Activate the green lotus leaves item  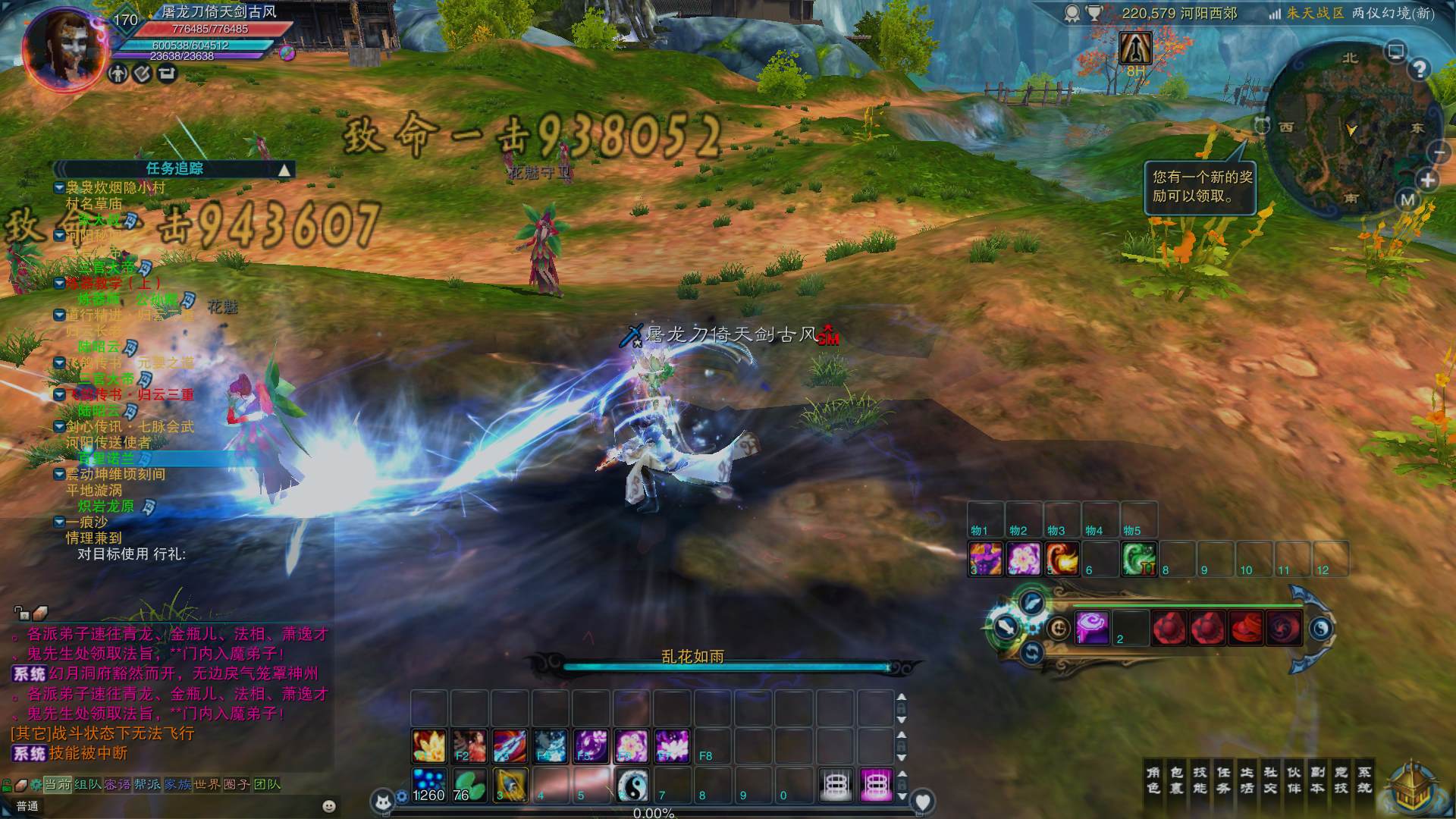click(469, 785)
